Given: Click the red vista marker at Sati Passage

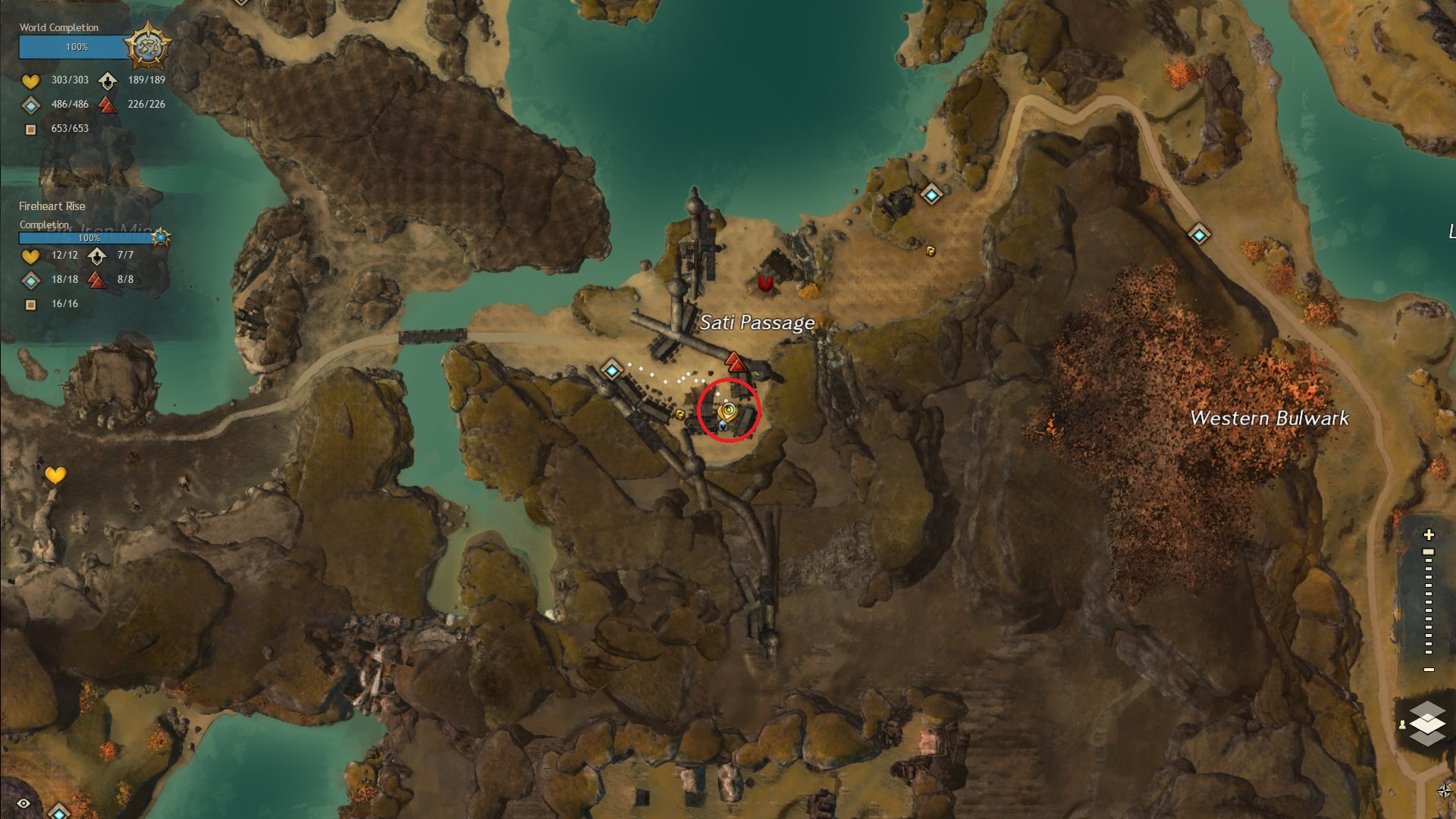Looking at the screenshot, I should coord(734,362).
